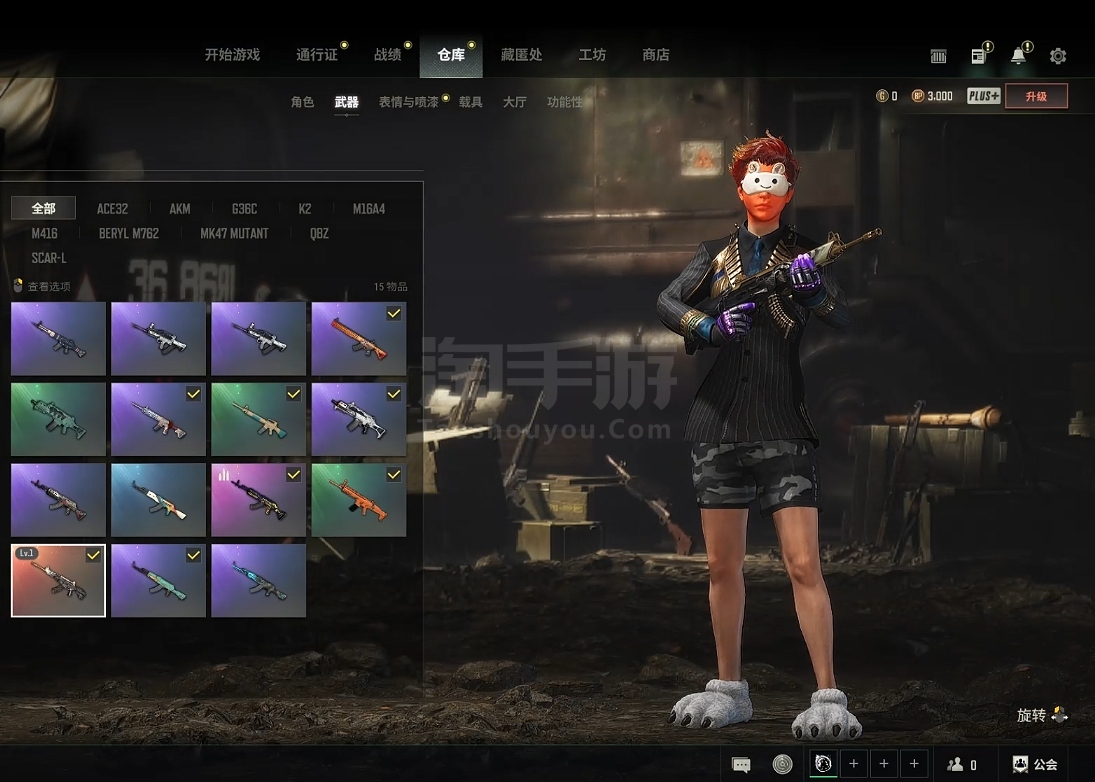
Task: Open the settings gear icon
Action: click(1058, 56)
